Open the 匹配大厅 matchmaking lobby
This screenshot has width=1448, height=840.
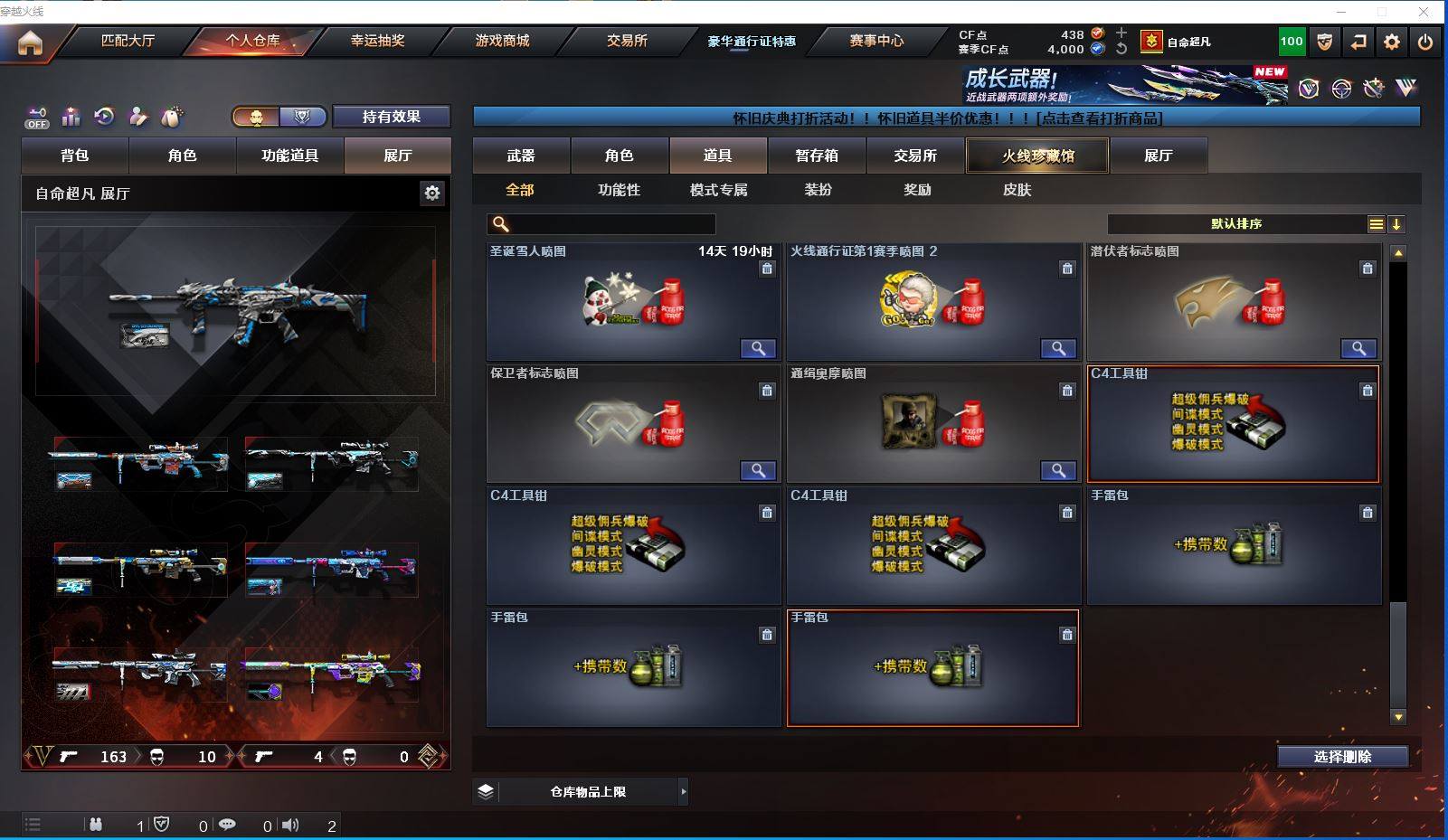(x=128, y=41)
